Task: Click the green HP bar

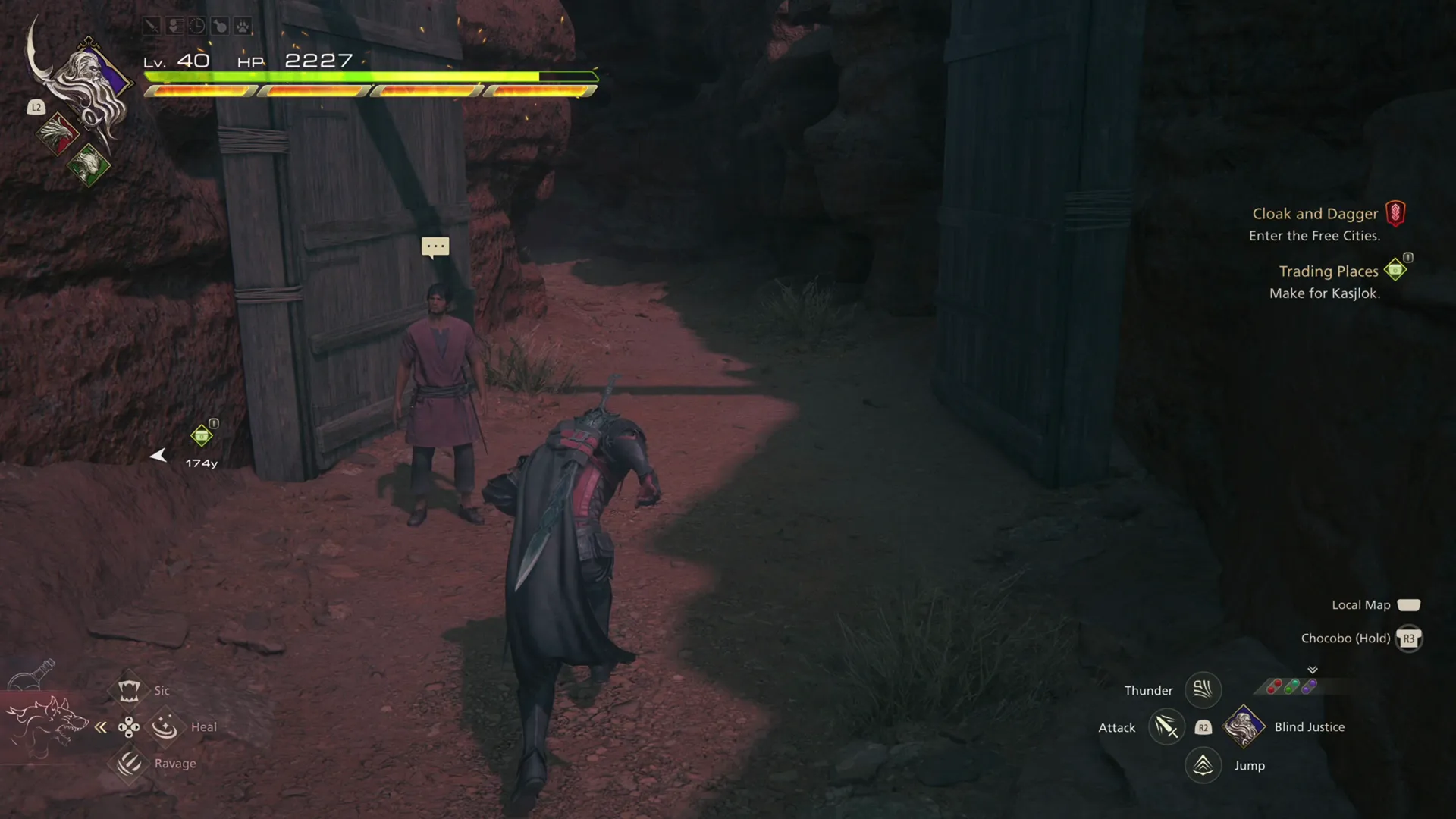Action: click(x=341, y=76)
